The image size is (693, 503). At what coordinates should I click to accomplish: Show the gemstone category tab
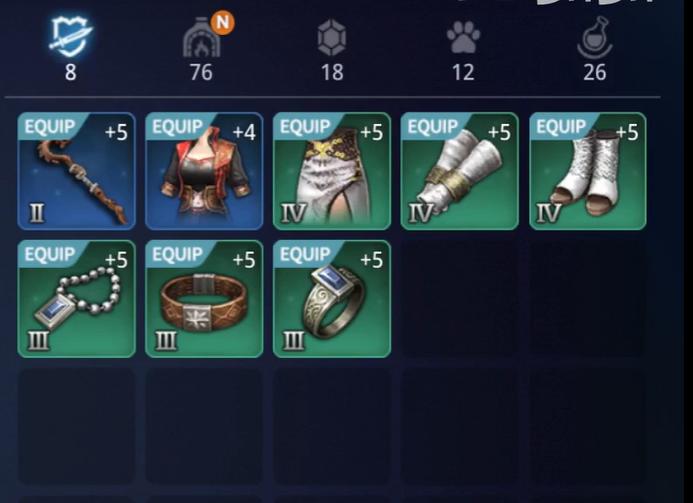click(x=332, y=40)
